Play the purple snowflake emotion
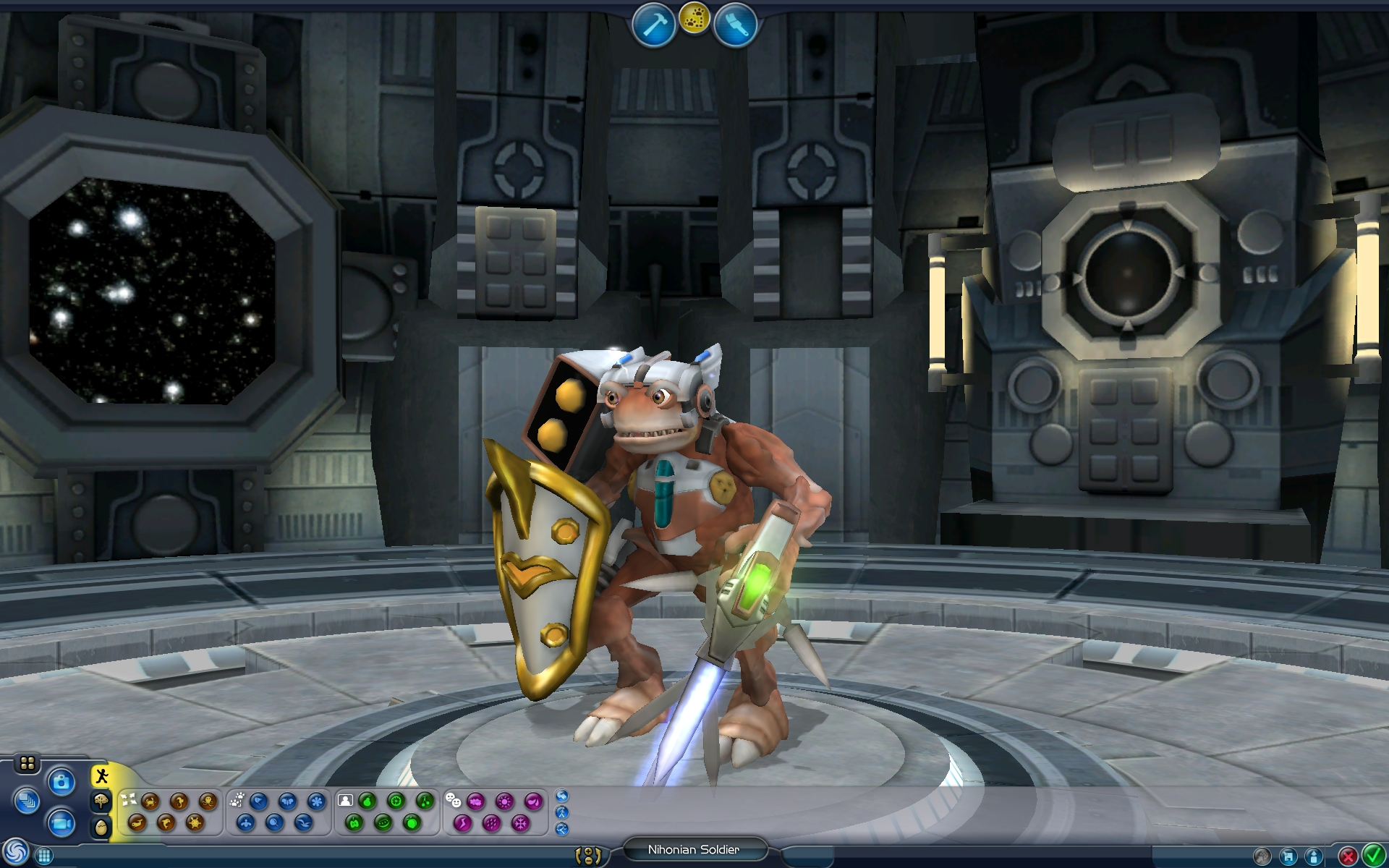The image size is (1389, 868). (x=520, y=822)
